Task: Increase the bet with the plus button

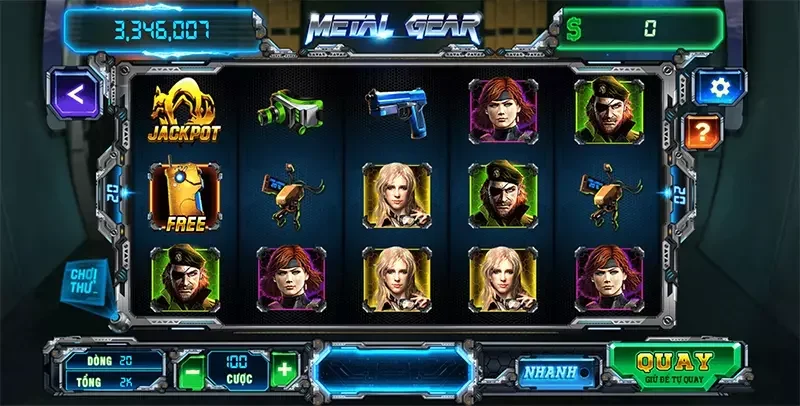Action: 285,369
